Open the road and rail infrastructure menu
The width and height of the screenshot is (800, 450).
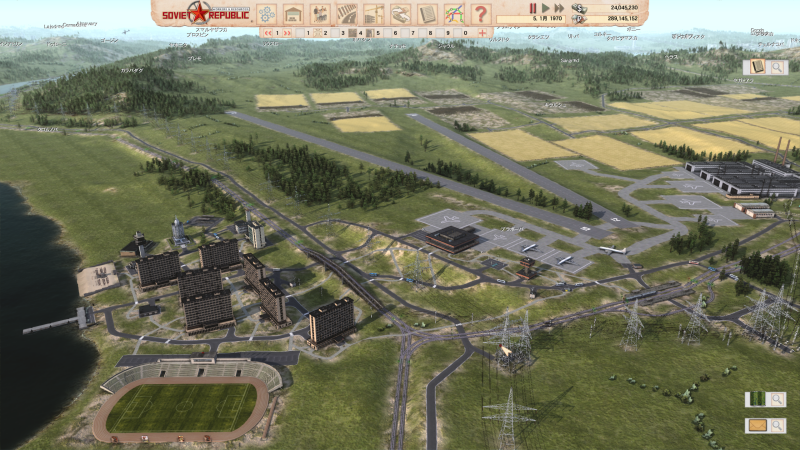pos(347,14)
